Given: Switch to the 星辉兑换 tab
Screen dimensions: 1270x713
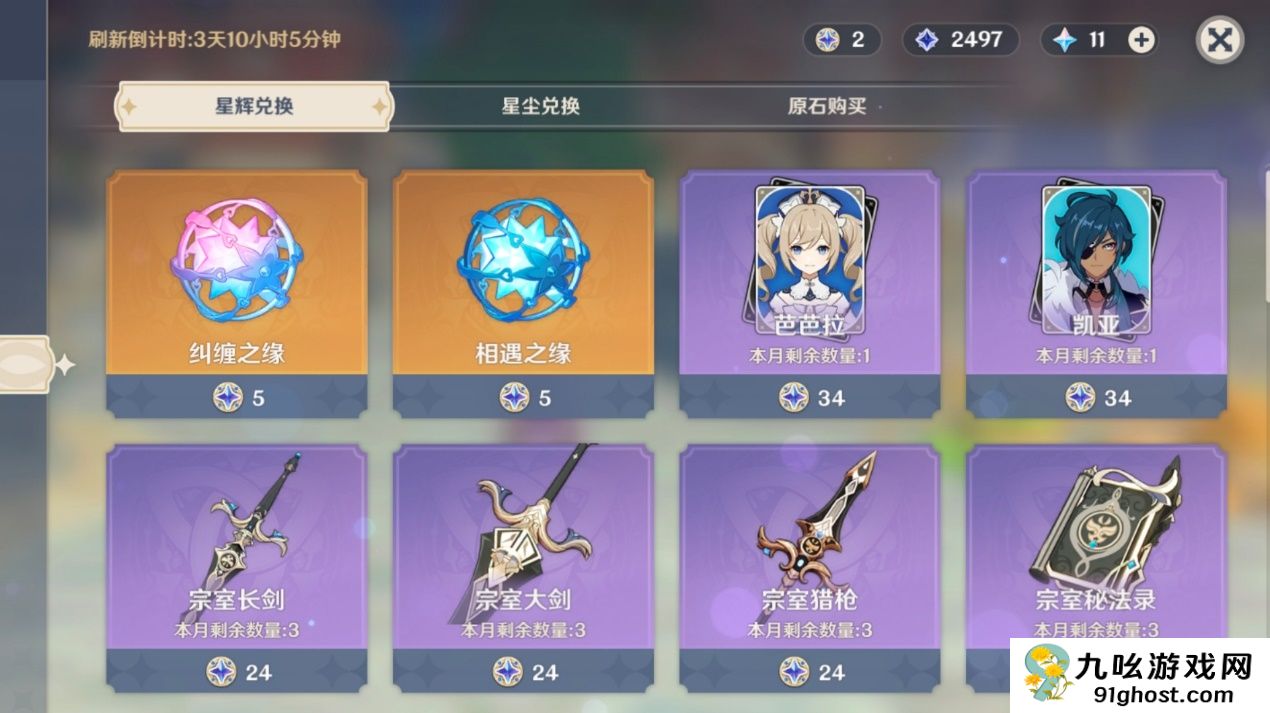Looking at the screenshot, I should [254, 107].
